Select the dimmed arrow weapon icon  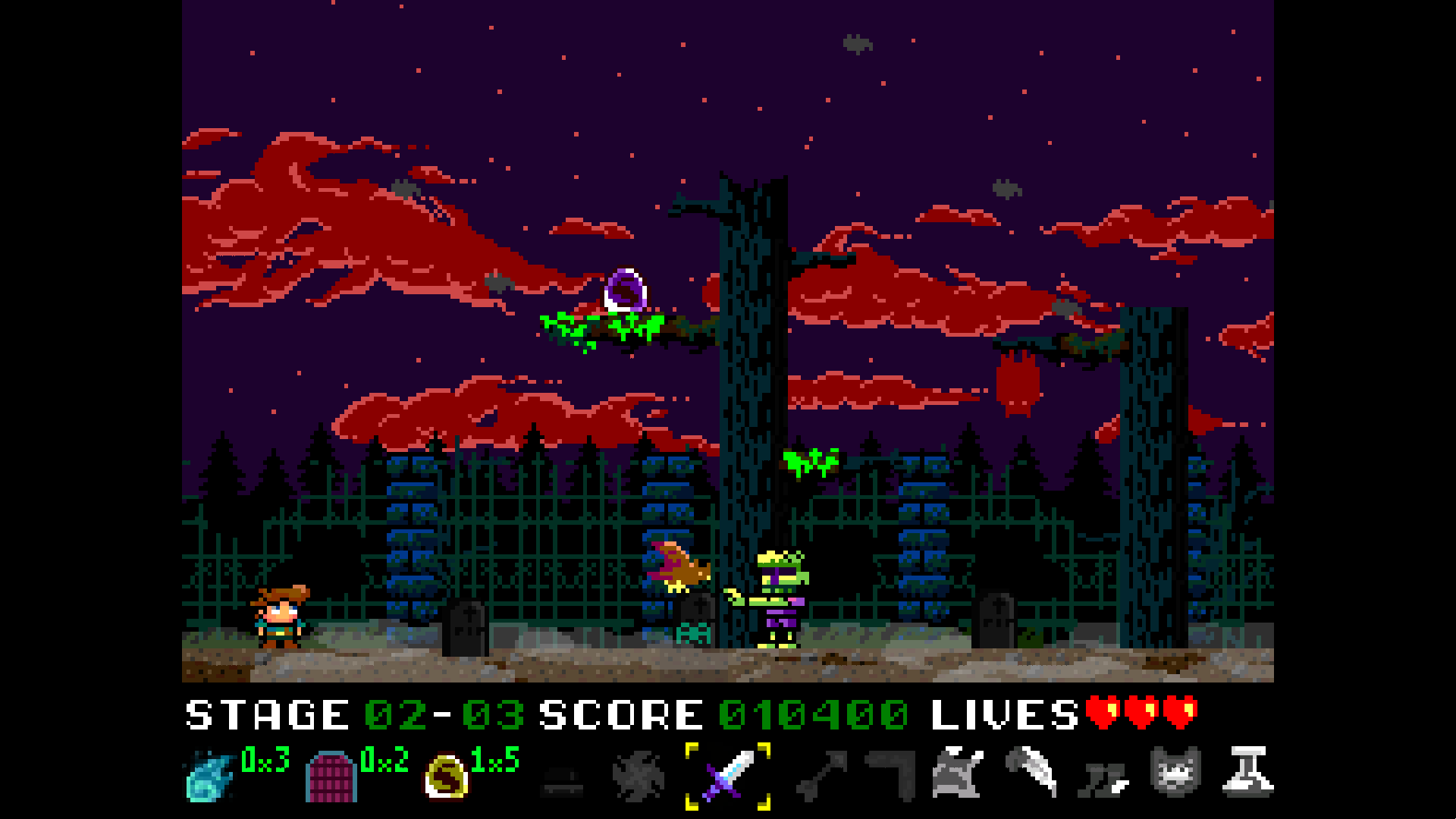(821, 777)
